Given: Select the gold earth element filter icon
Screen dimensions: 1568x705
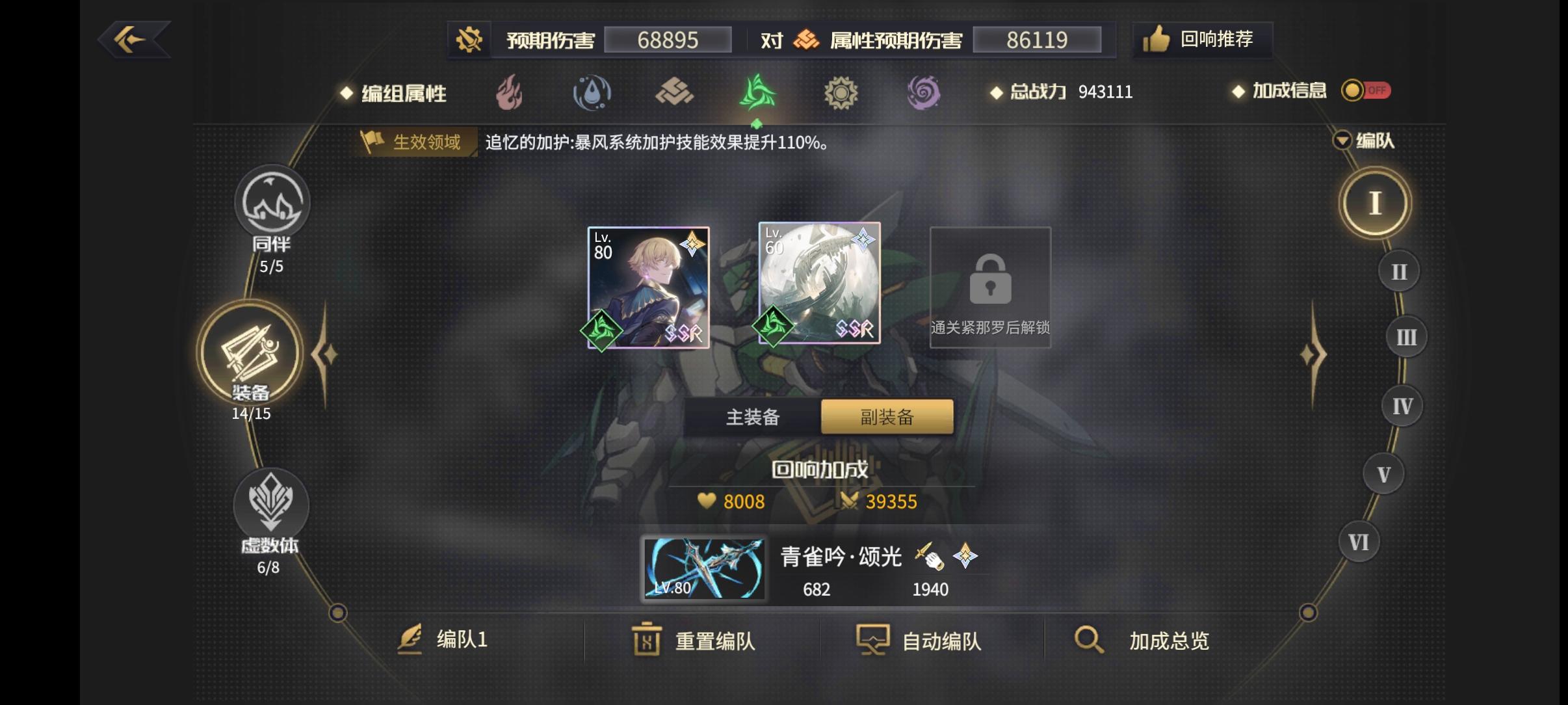Looking at the screenshot, I should point(675,93).
